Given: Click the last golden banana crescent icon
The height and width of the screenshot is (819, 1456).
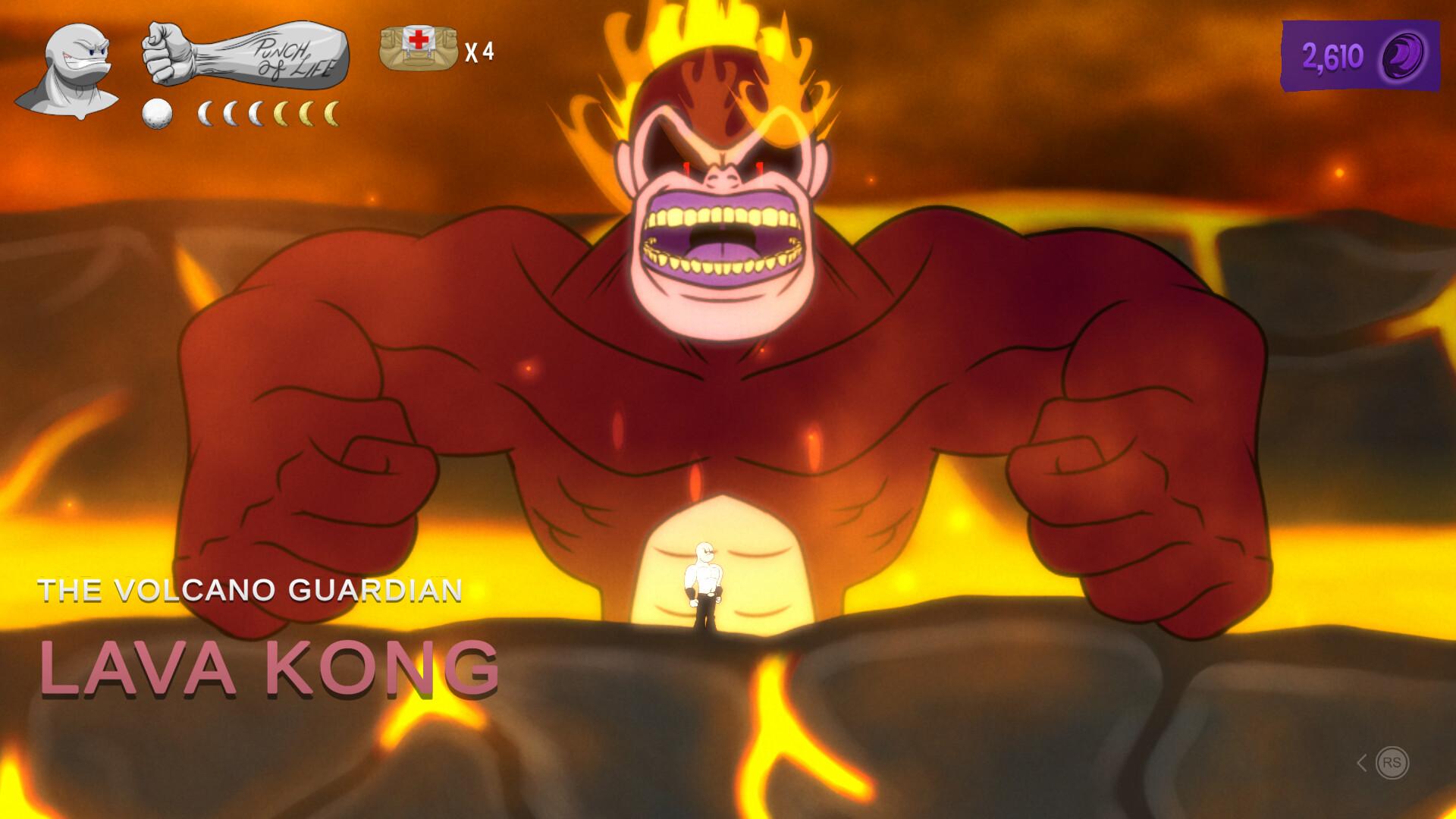Looking at the screenshot, I should click(332, 114).
